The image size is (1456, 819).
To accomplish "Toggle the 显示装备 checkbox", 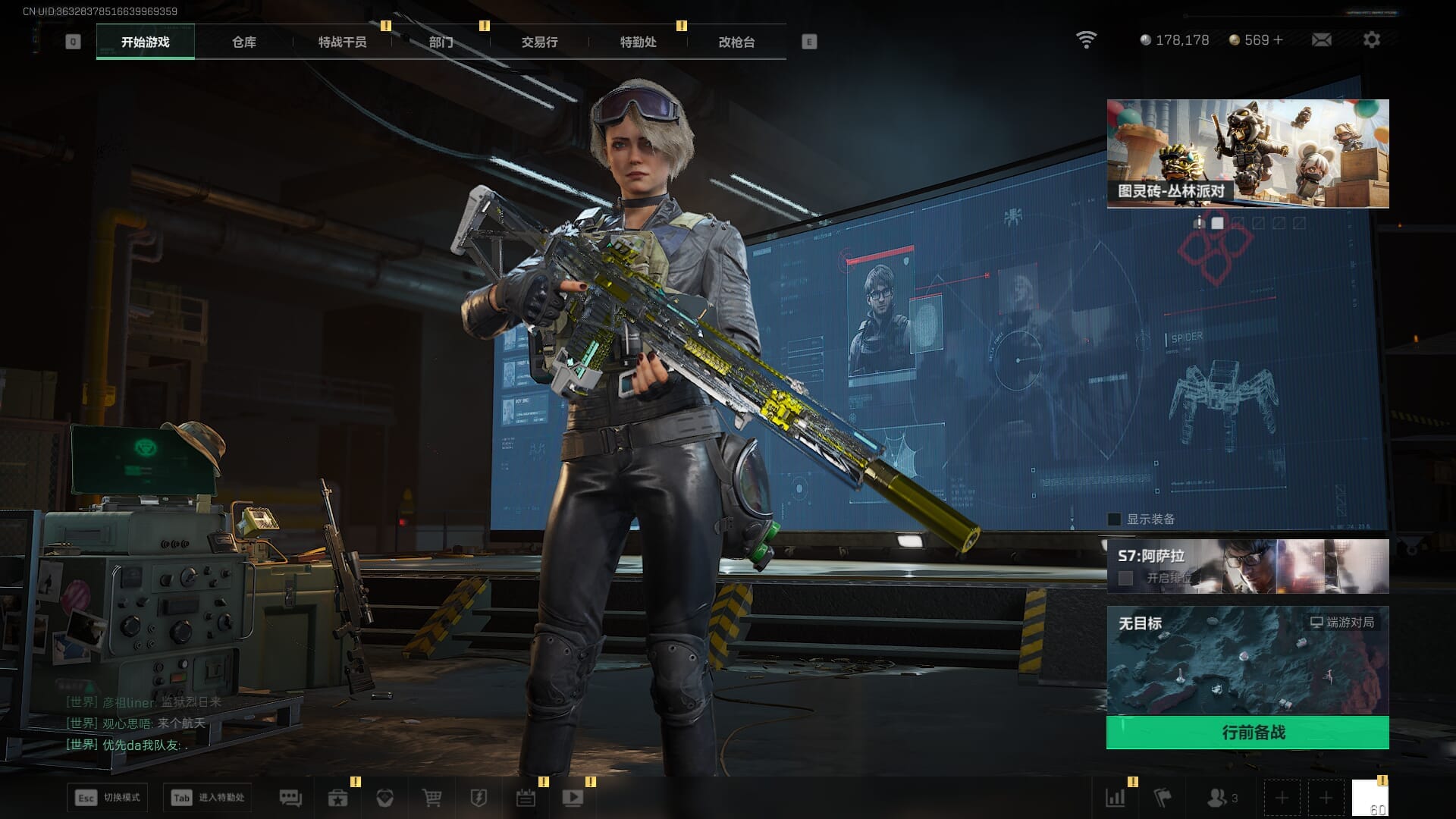I will 1115,519.
